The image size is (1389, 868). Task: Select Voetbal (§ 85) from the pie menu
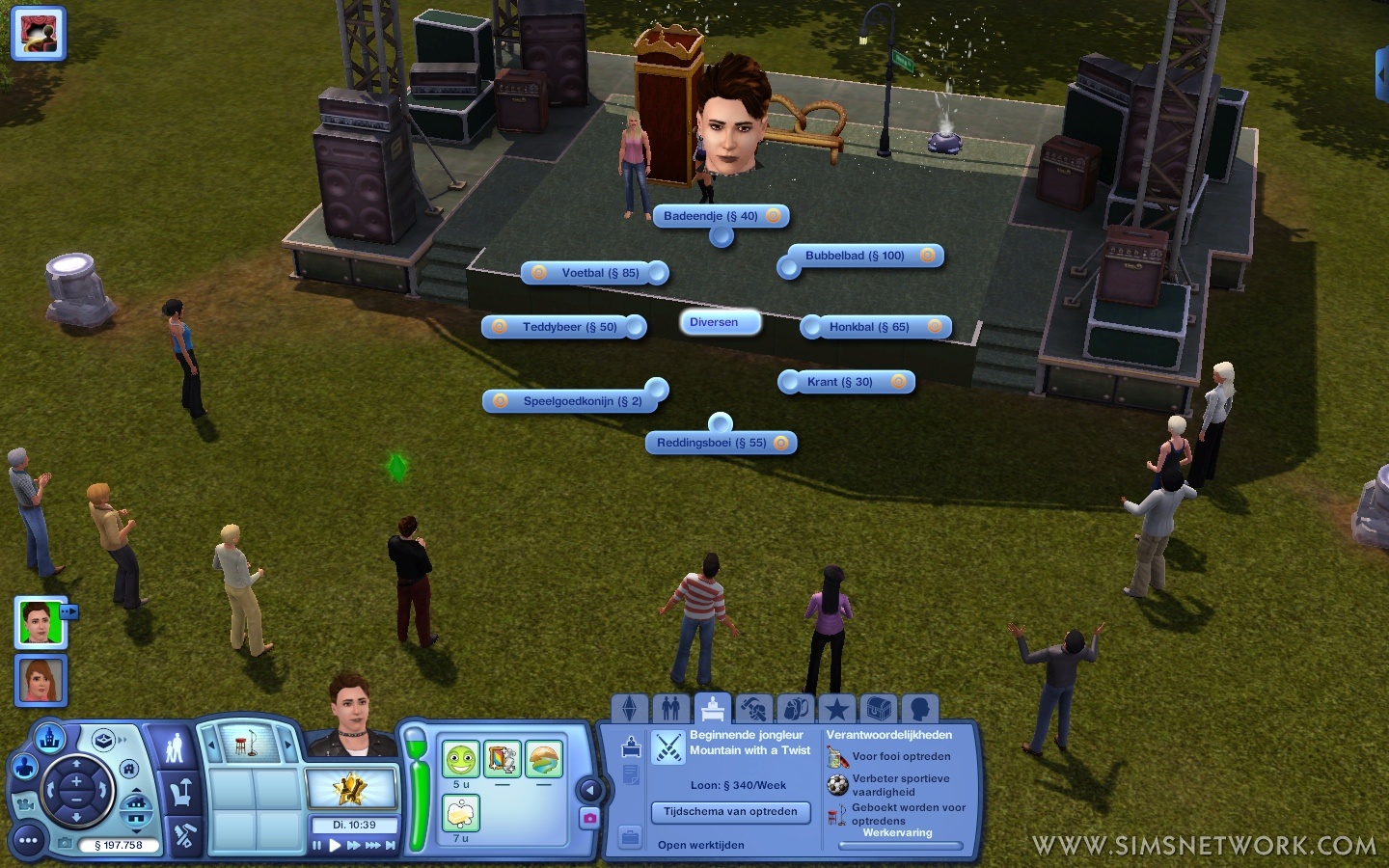[x=599, y=273]
